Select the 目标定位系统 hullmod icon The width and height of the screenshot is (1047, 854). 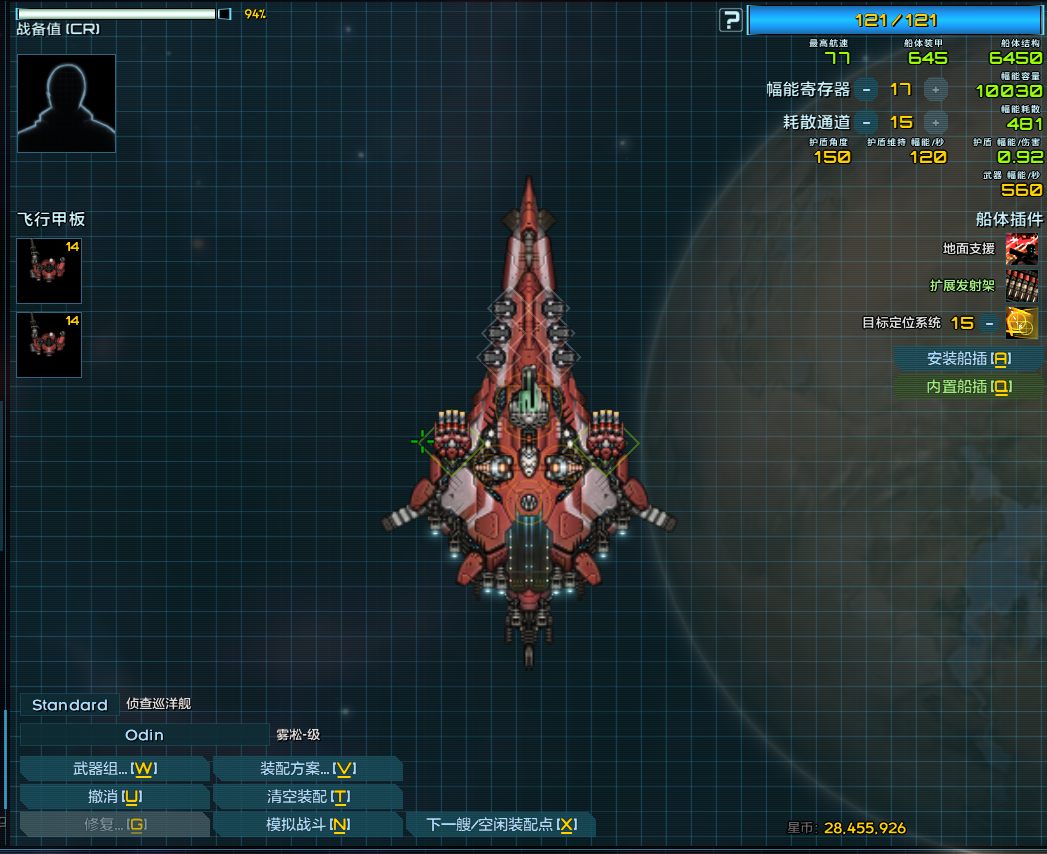tap(1021, 323)
